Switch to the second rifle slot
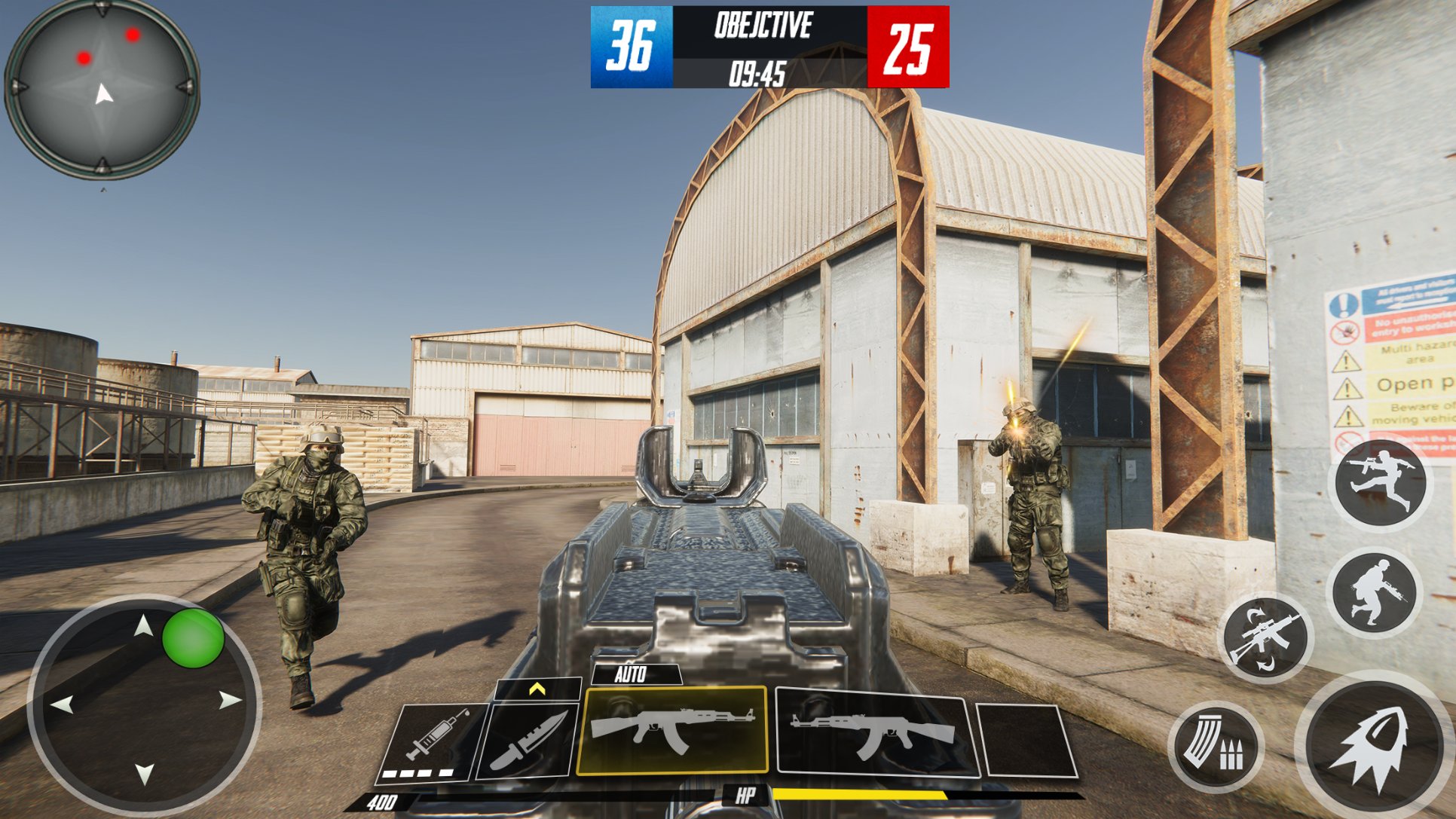The image size is (1456, 819). (x=875, y=734)
